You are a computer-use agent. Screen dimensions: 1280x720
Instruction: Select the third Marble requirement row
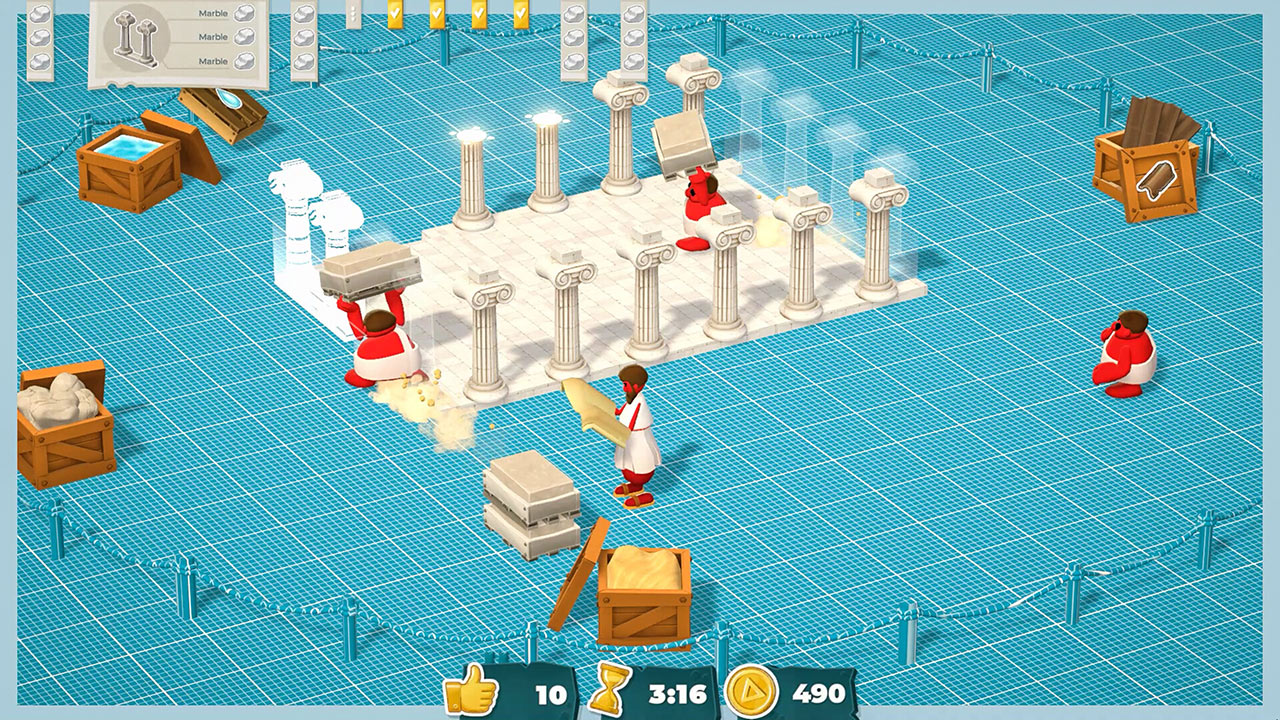(x=213, y=60)
